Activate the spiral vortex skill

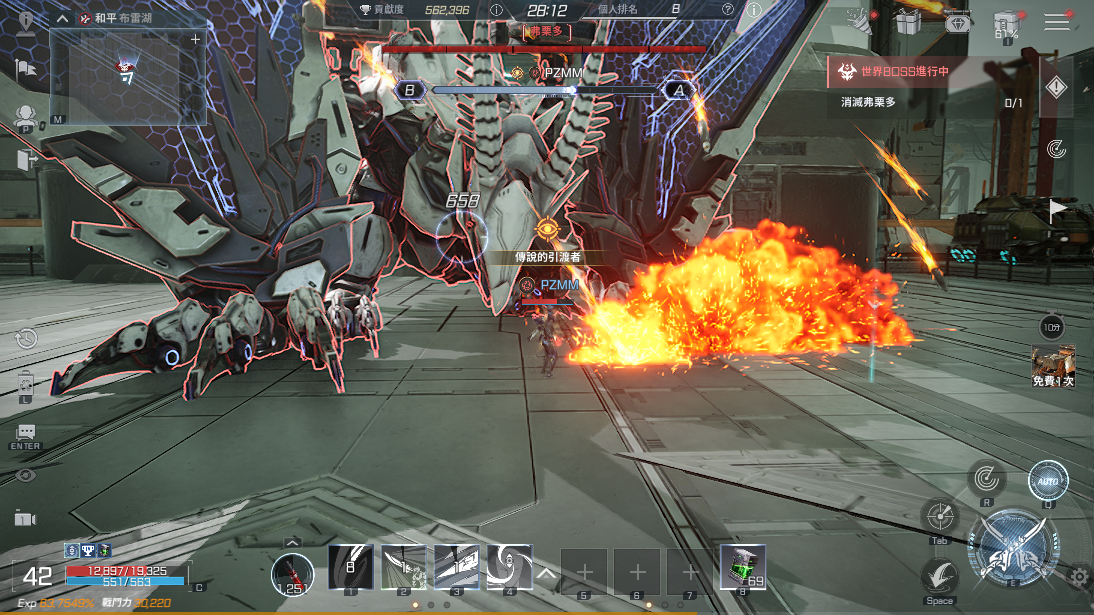(509, 568)
